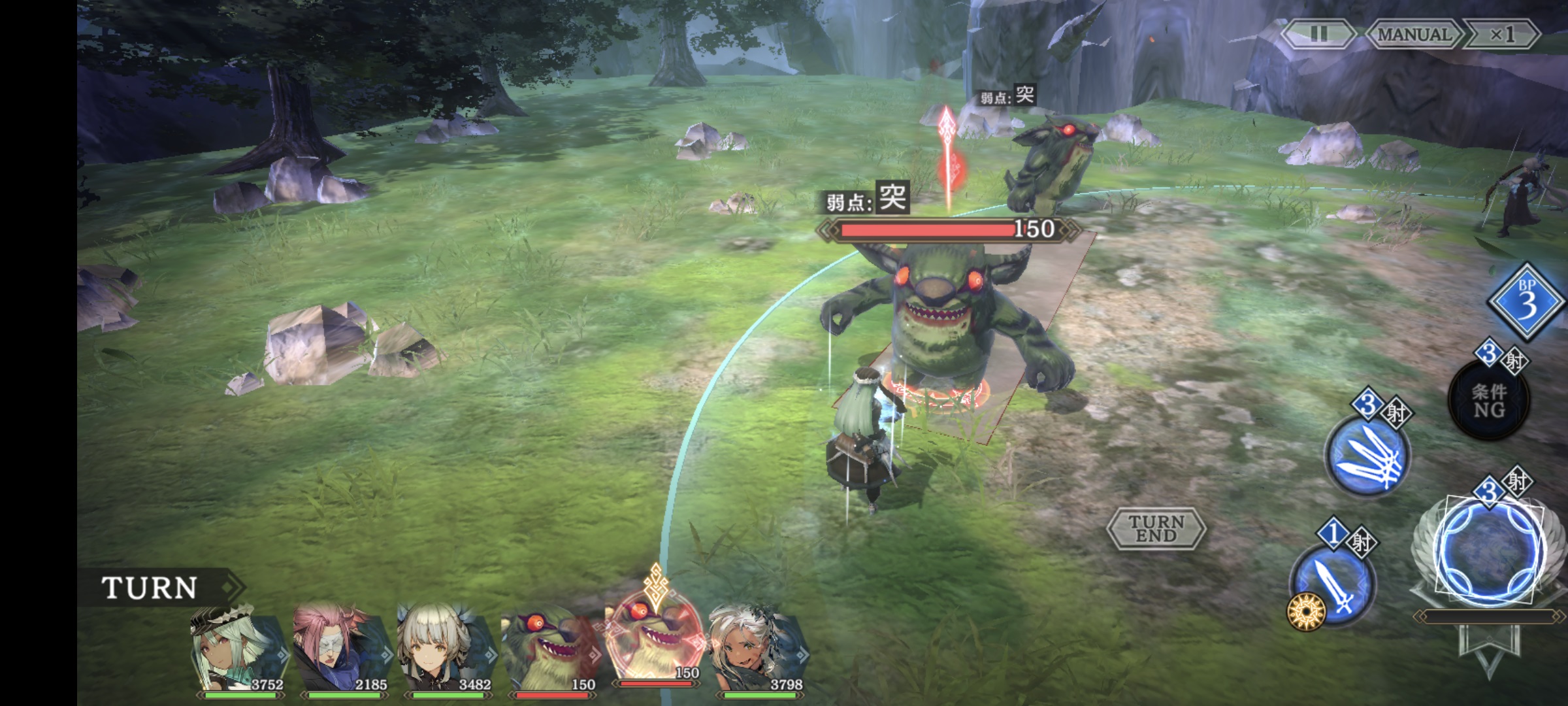The height and width of the screenshot is (706, 1568).
Task: Tap the disabled 条件NG skill
Action: (x=1488, y=400)
